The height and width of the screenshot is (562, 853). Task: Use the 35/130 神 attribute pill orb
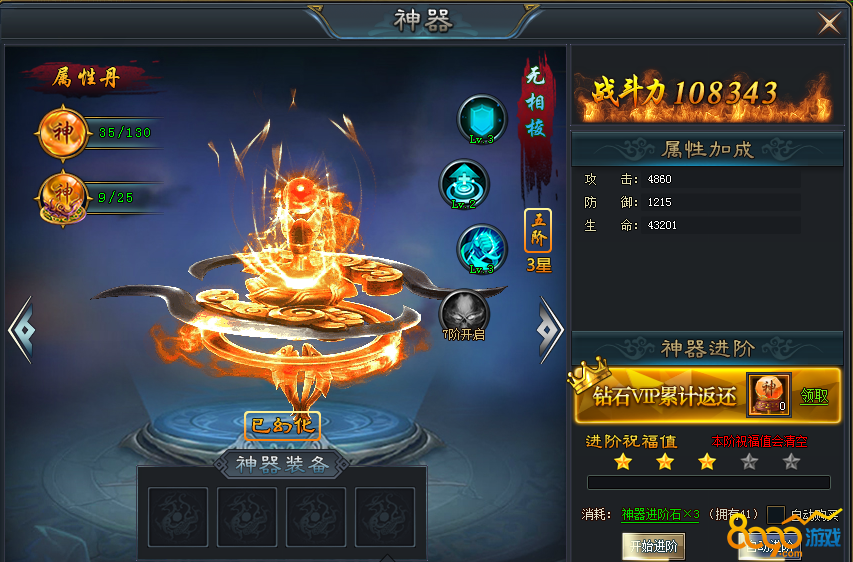pyautogui.click(x=63, y=132)
